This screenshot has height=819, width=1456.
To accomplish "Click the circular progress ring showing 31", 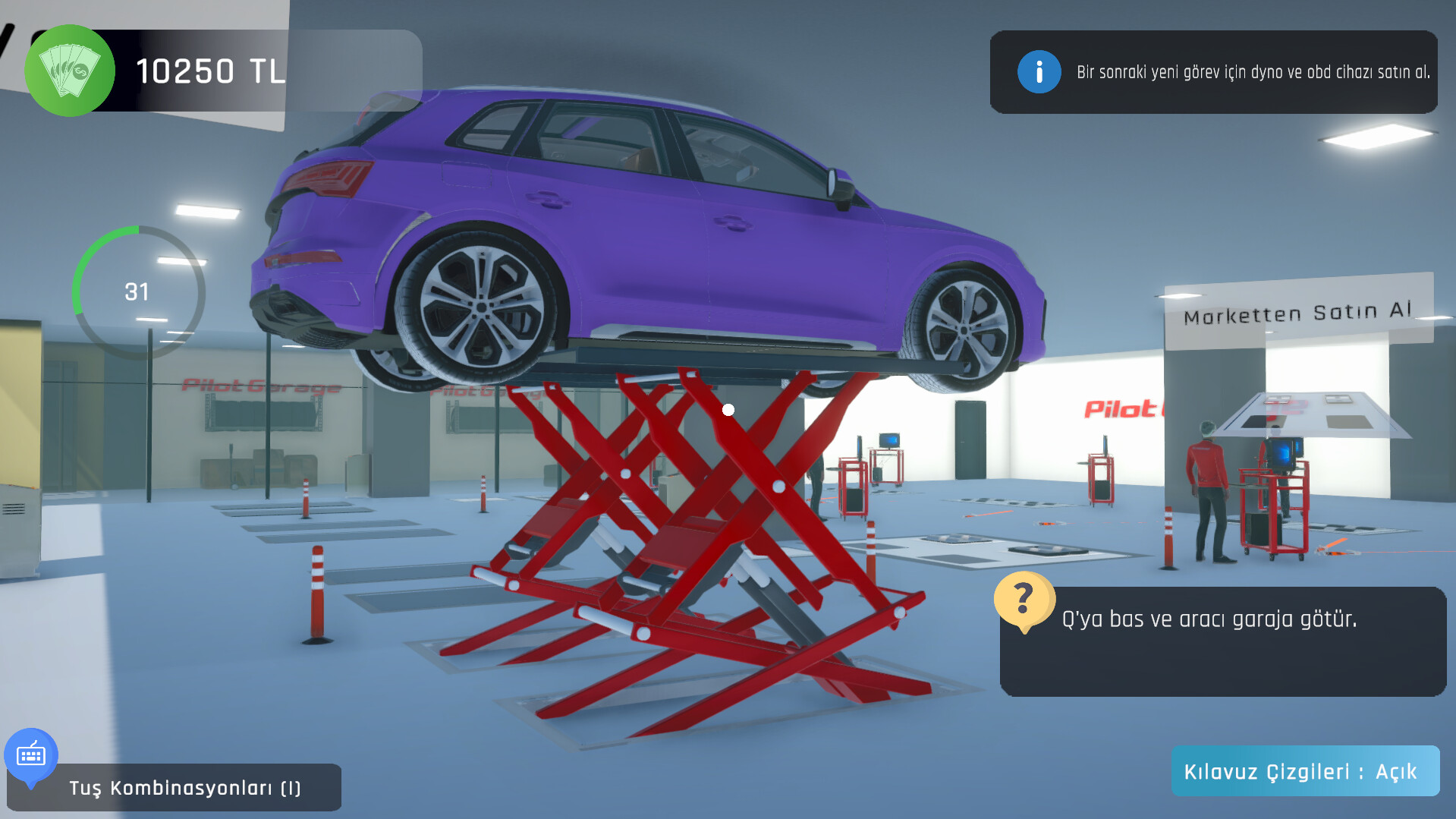I will (x=138, y=291).
